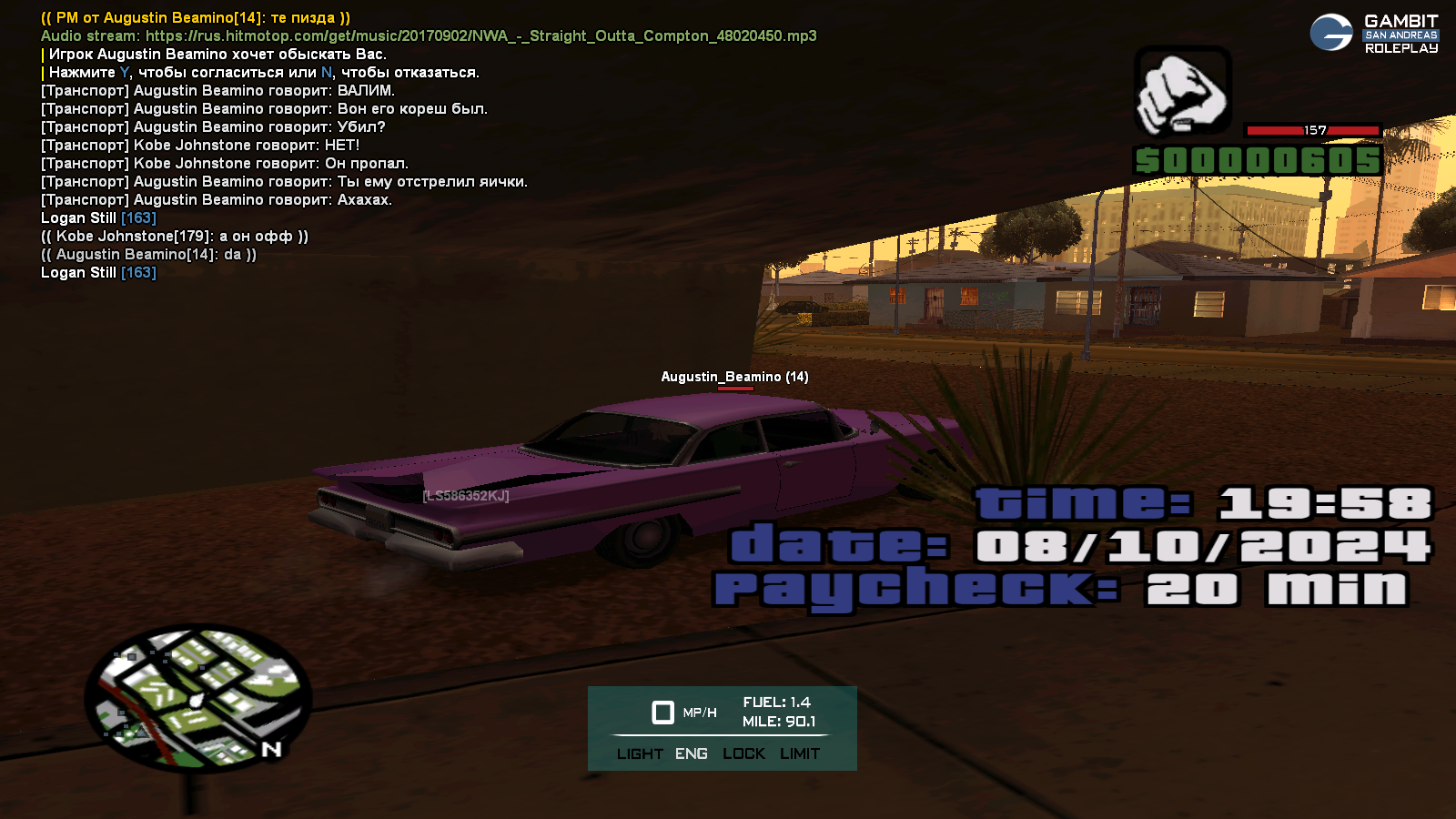
Task: Toggle the ENG engine indicator
Action: pos(692,753)
